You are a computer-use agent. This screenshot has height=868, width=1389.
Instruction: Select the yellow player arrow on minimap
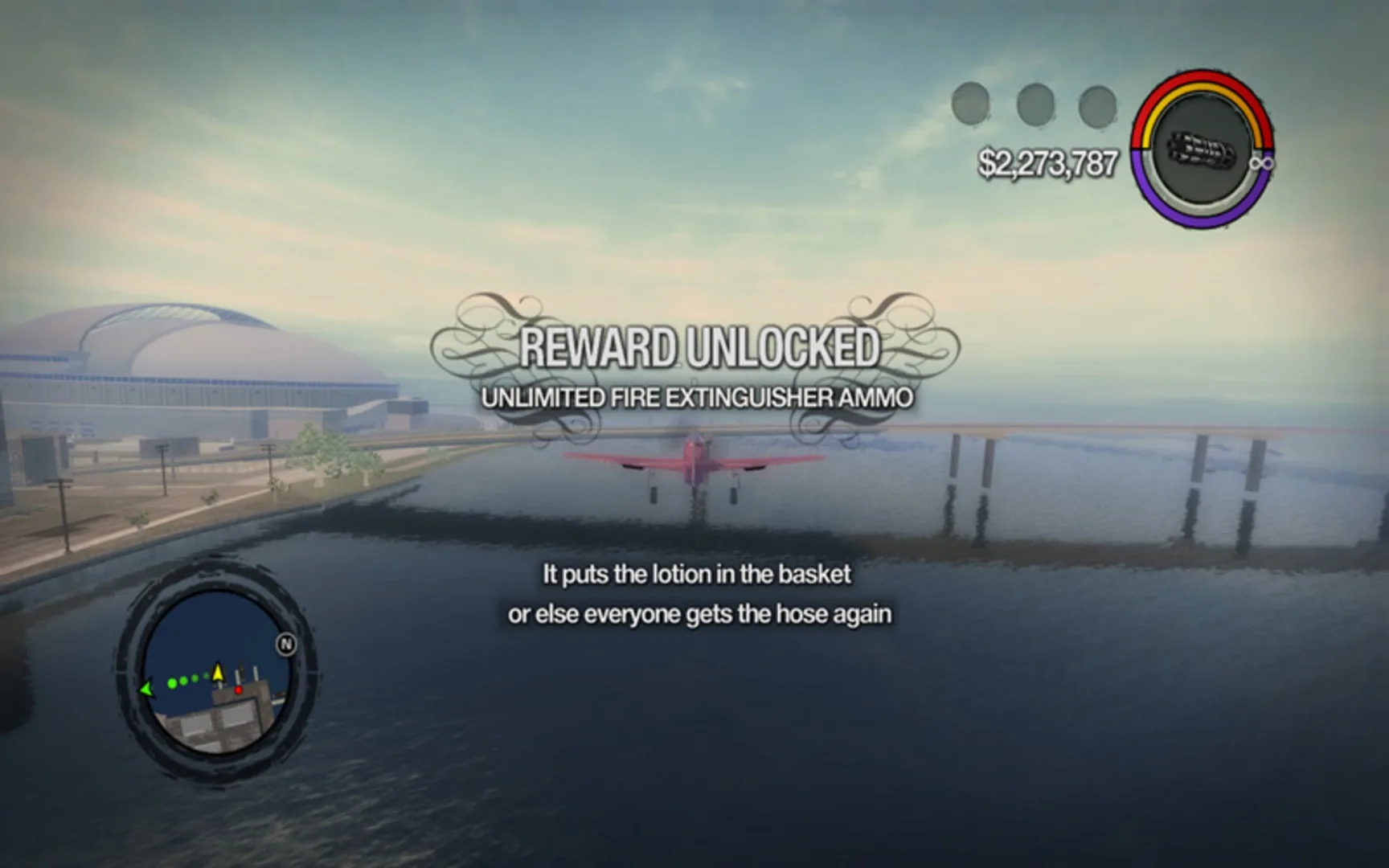(218, 673)
